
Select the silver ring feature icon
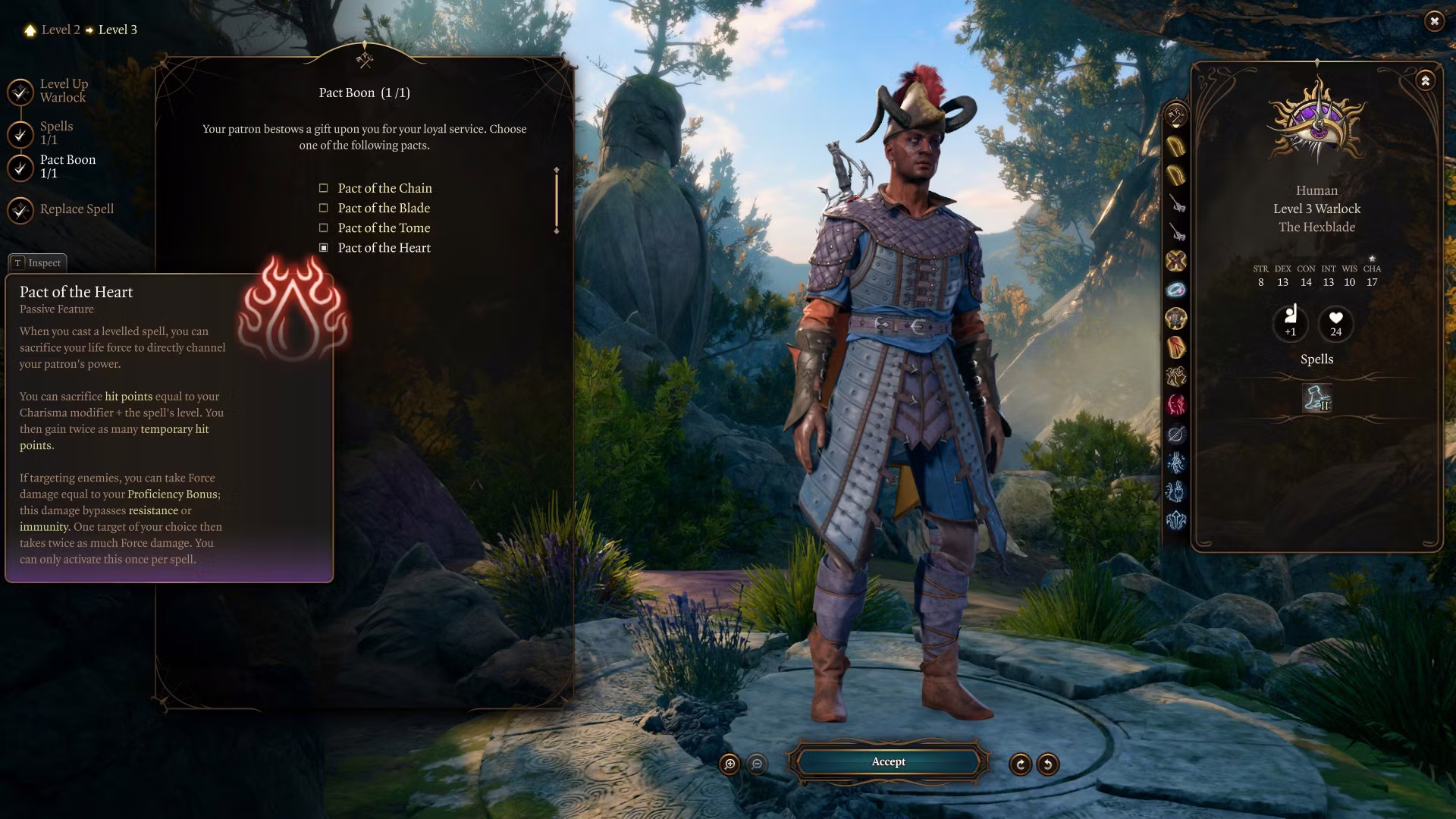point(1176,290)
